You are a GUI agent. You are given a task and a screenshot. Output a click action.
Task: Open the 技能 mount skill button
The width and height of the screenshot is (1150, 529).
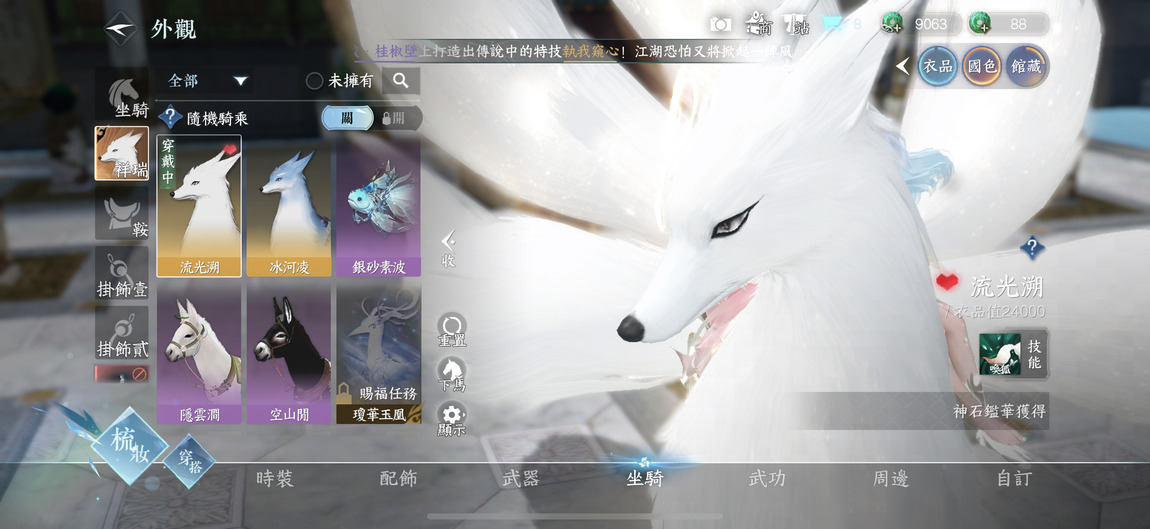pos(1013,354)
